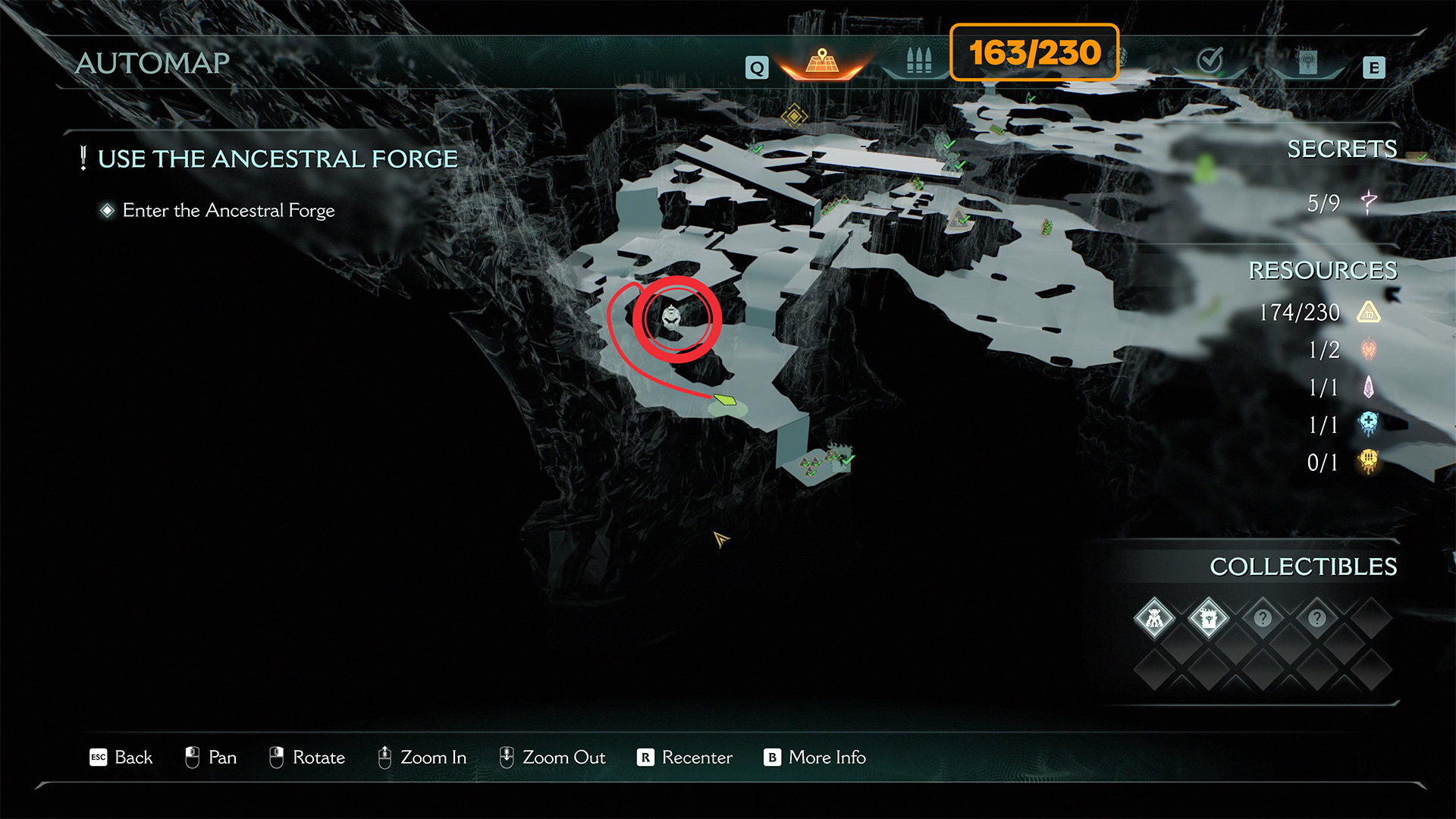Select the flaming codex page collectible

tap(1208, 619)
